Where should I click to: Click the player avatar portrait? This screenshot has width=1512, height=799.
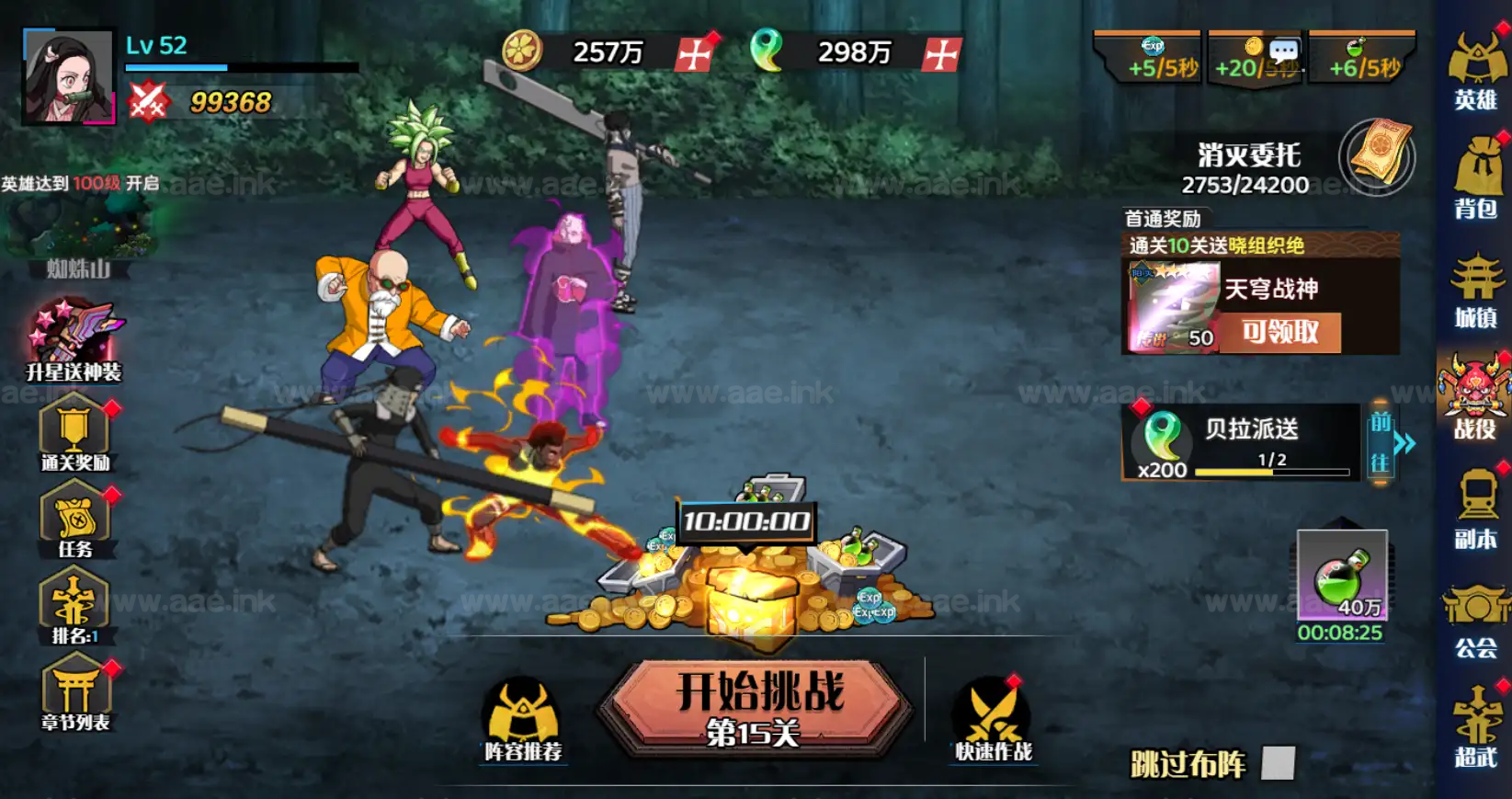(69, 78)
